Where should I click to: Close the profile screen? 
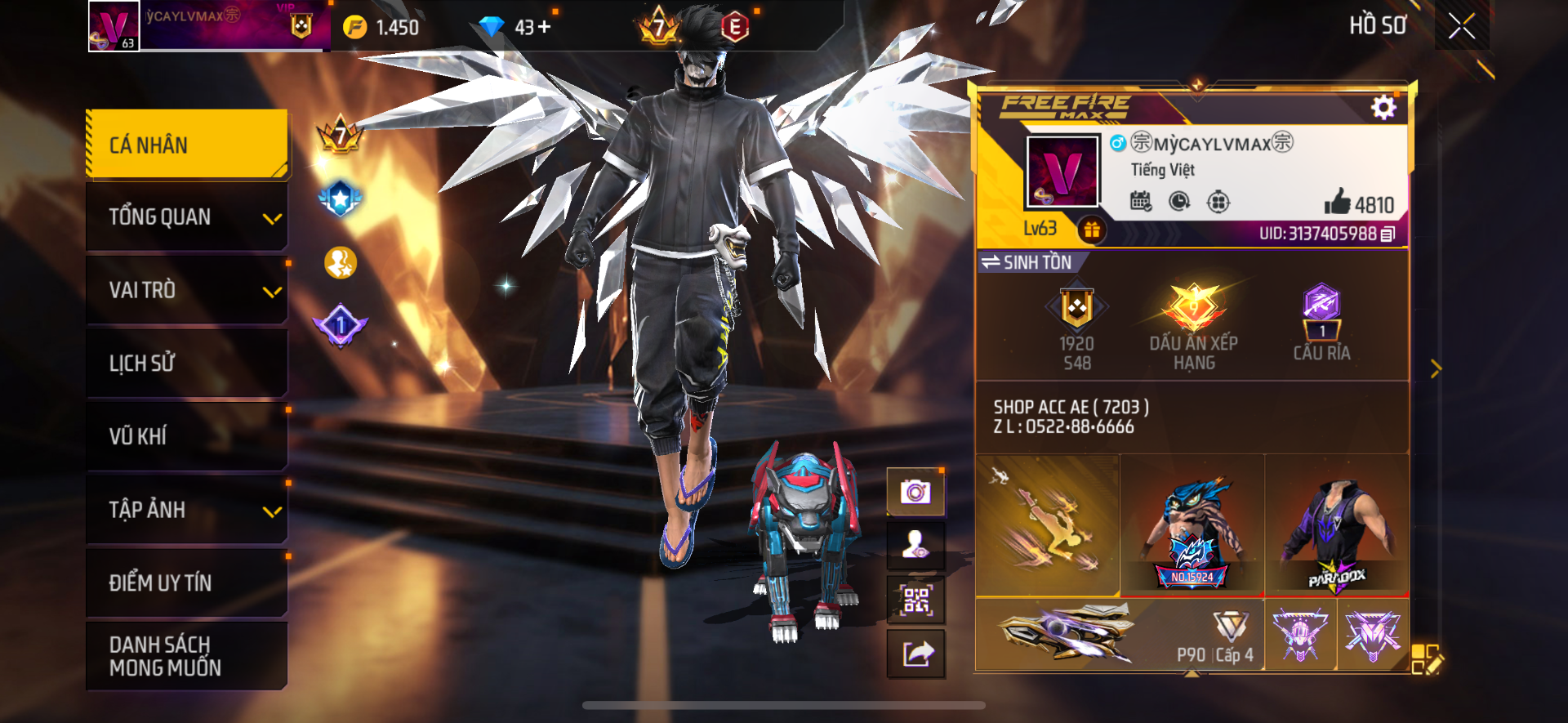pyautogui.click(x=1461, y=26)
